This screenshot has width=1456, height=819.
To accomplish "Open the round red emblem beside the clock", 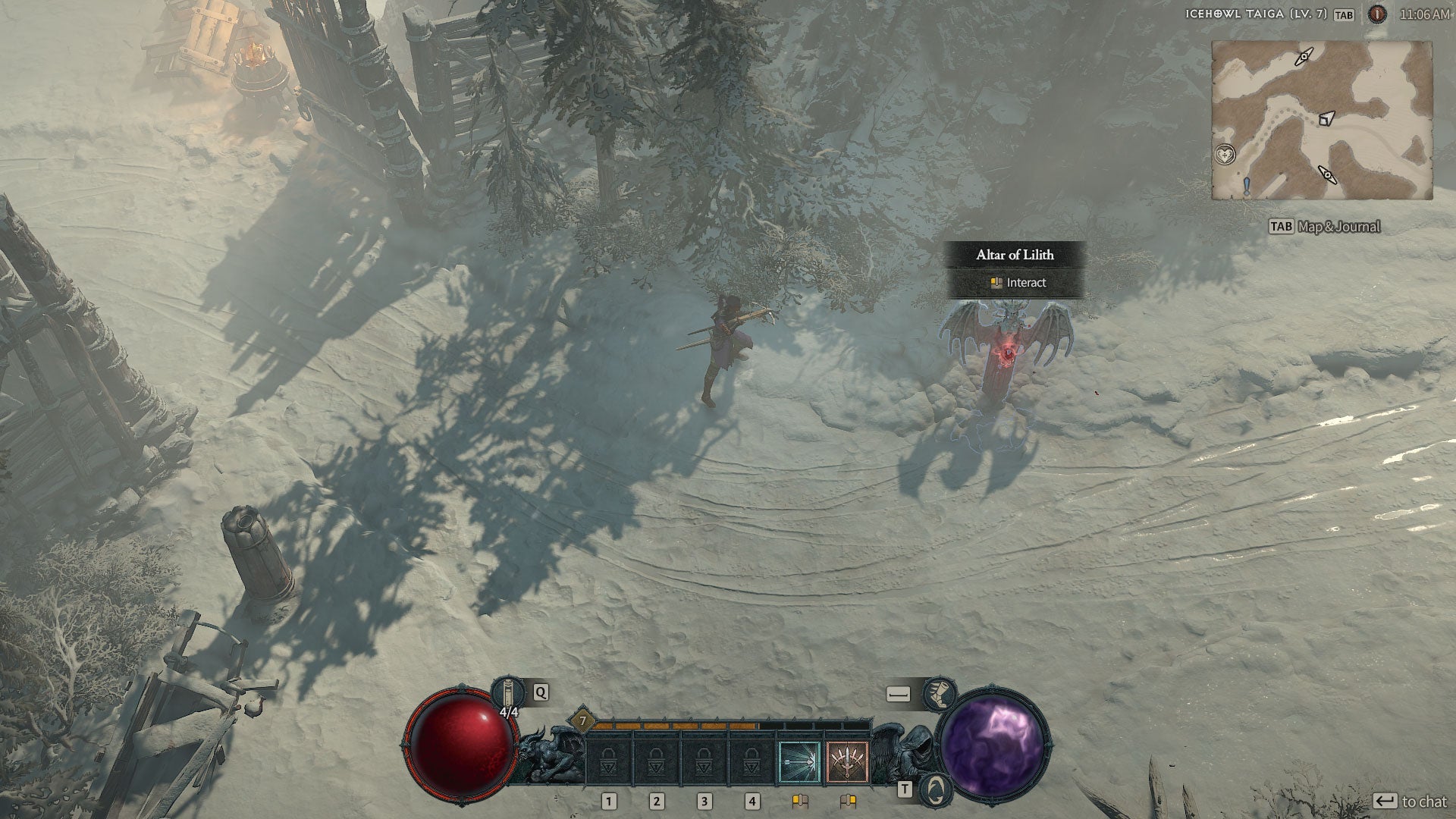I will tap(1377, 14).
